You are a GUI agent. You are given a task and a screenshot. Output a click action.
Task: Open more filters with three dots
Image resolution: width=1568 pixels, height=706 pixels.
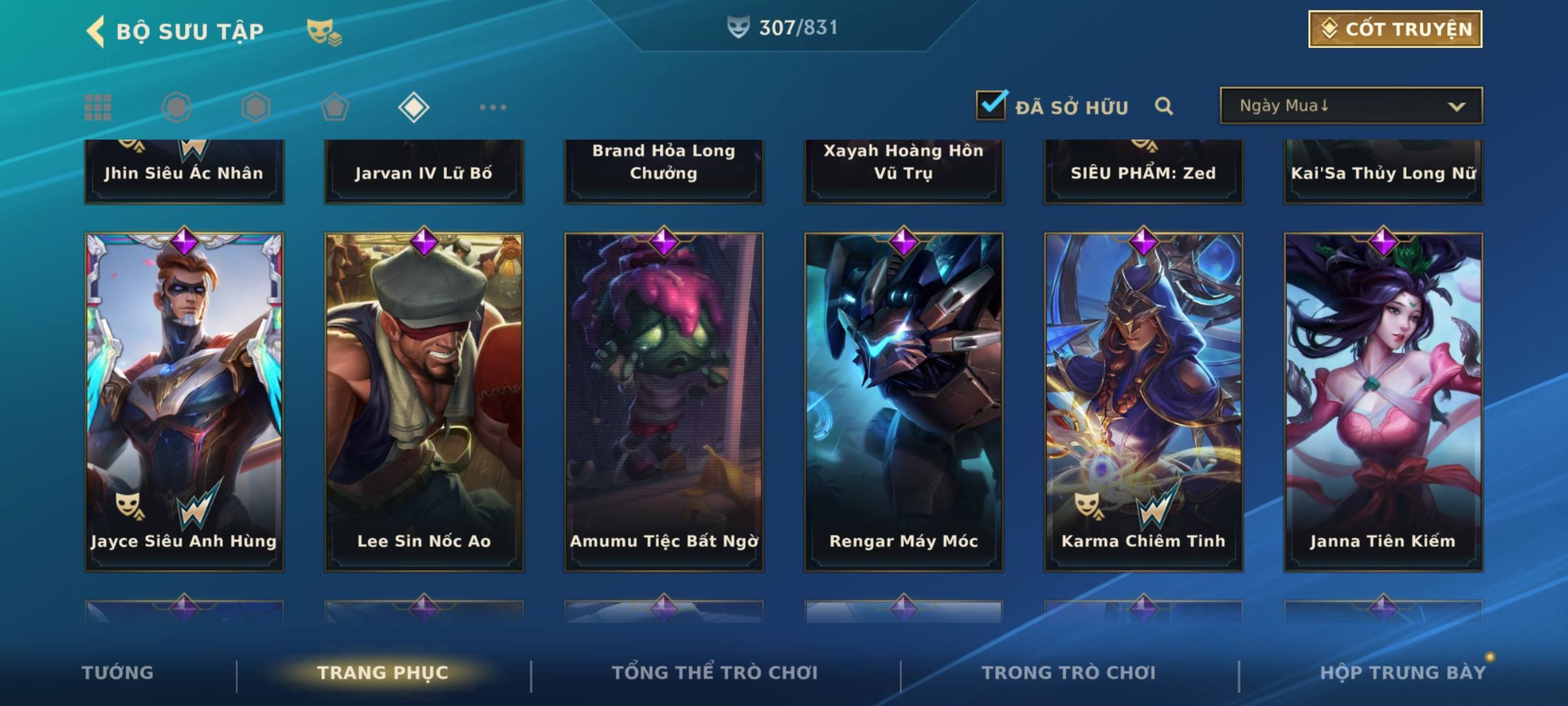click(493, 107)
